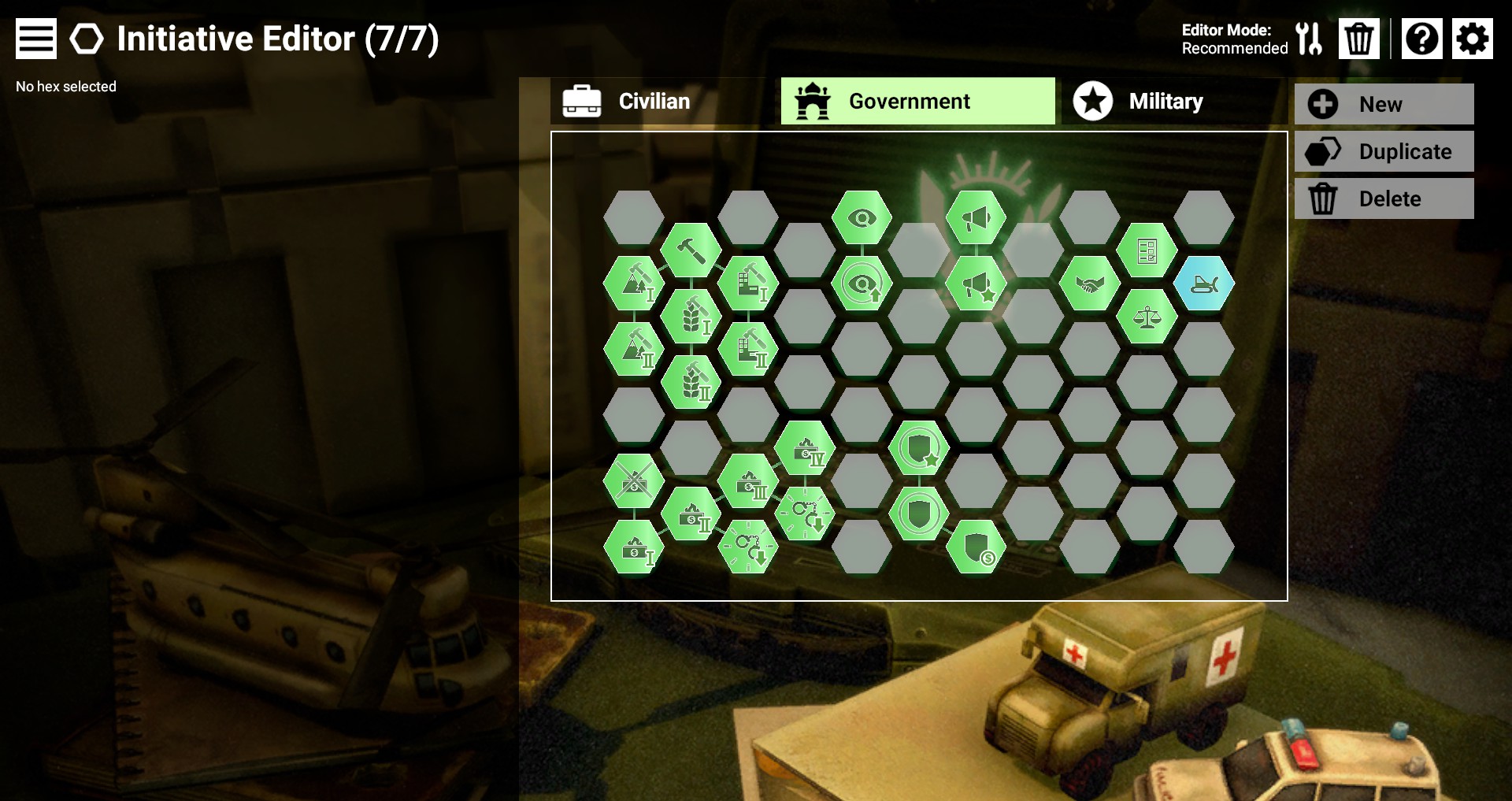Click the Delete button

pos(1384,198)
